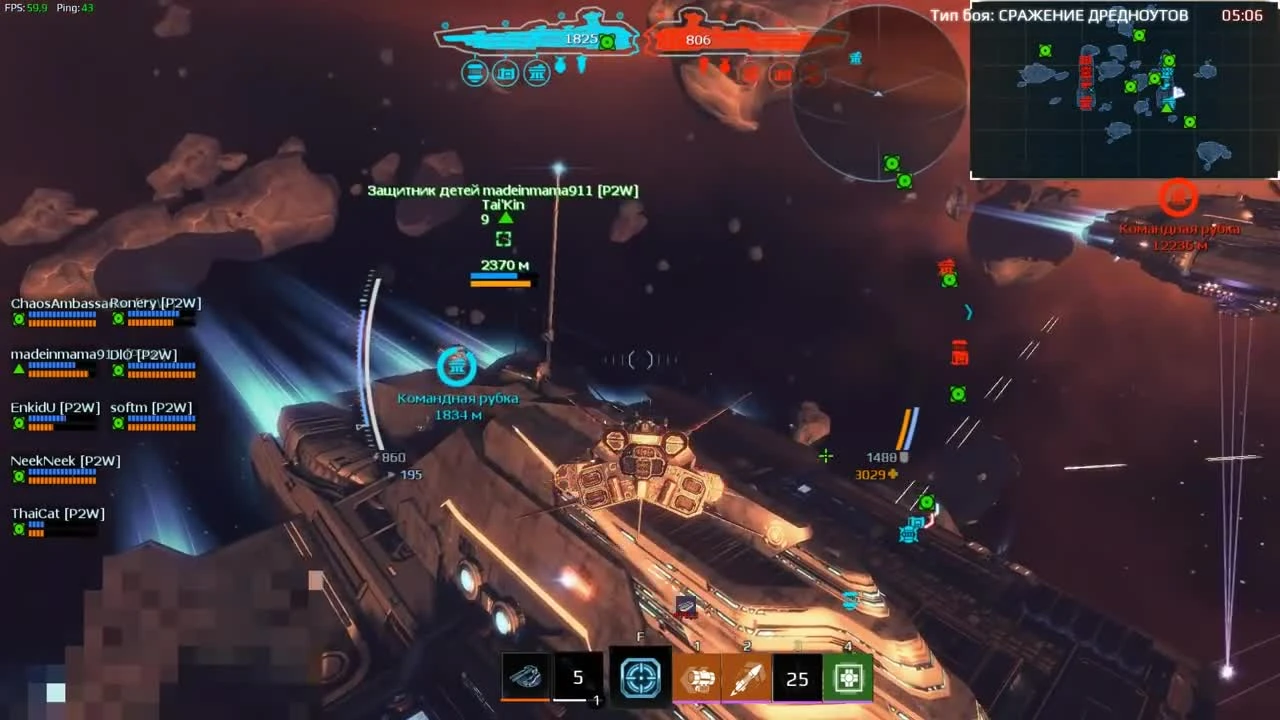This screenshot has height=720, width=1280.
Task: Activate the missile in hotbar slot 2
Action: click(x=748, y=678)
